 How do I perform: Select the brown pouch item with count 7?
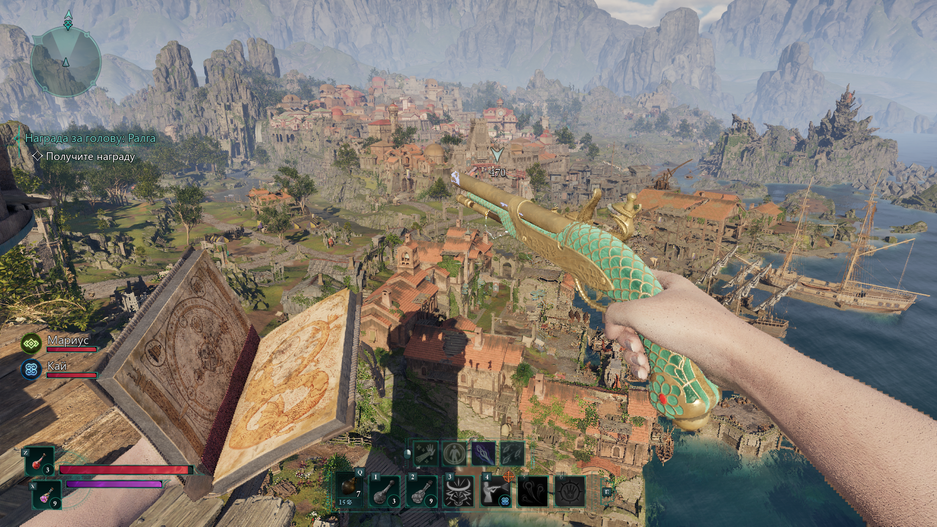pyautogui.click(x=348, y=489)
